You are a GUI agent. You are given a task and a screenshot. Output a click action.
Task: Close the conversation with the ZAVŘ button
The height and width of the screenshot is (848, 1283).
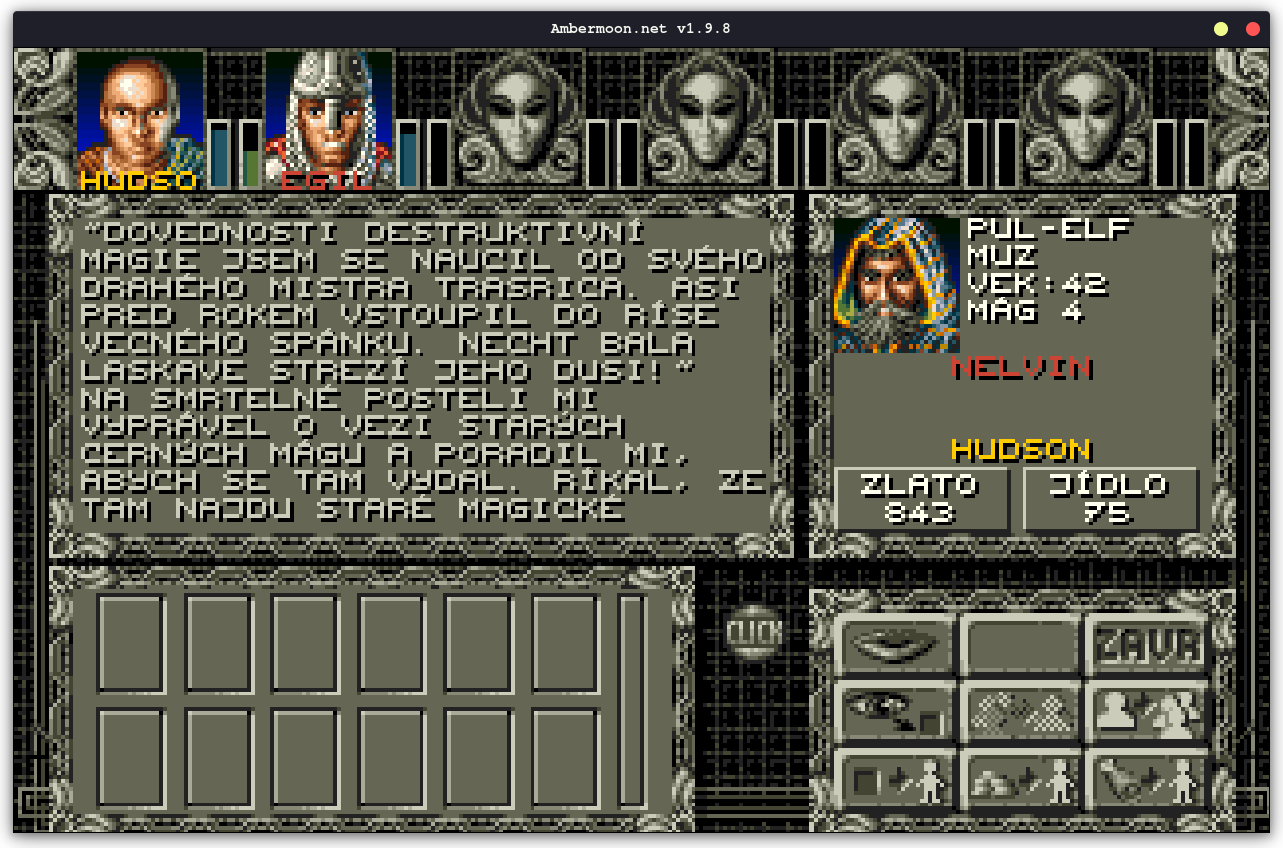1147,645
